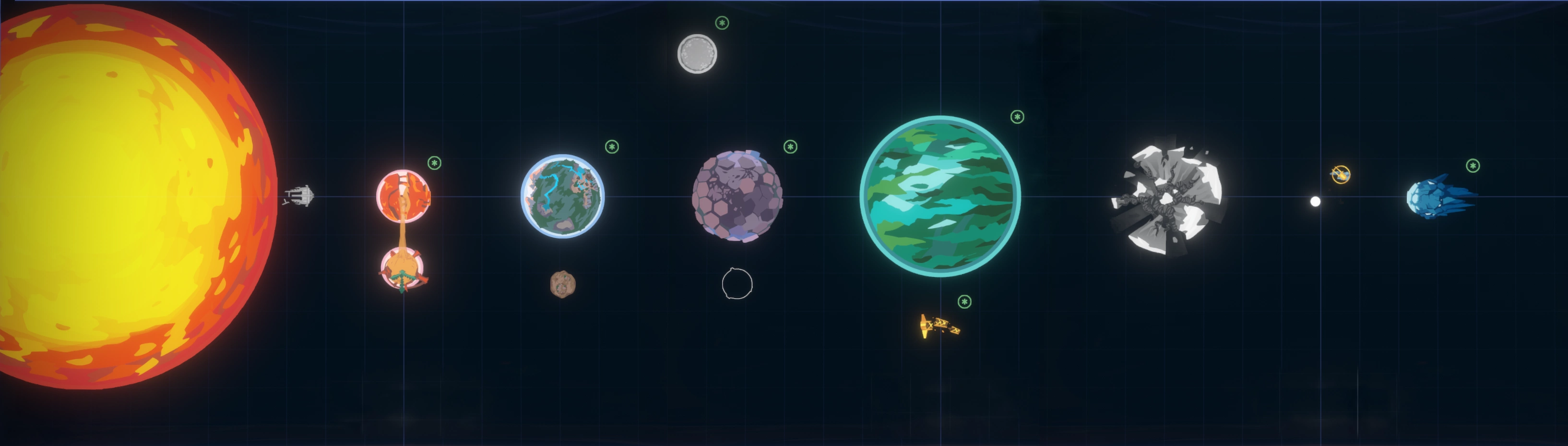Choose the orange-circled White Hole Station
This screenshot has width=1568, height=446.
tap(1341, 175)
